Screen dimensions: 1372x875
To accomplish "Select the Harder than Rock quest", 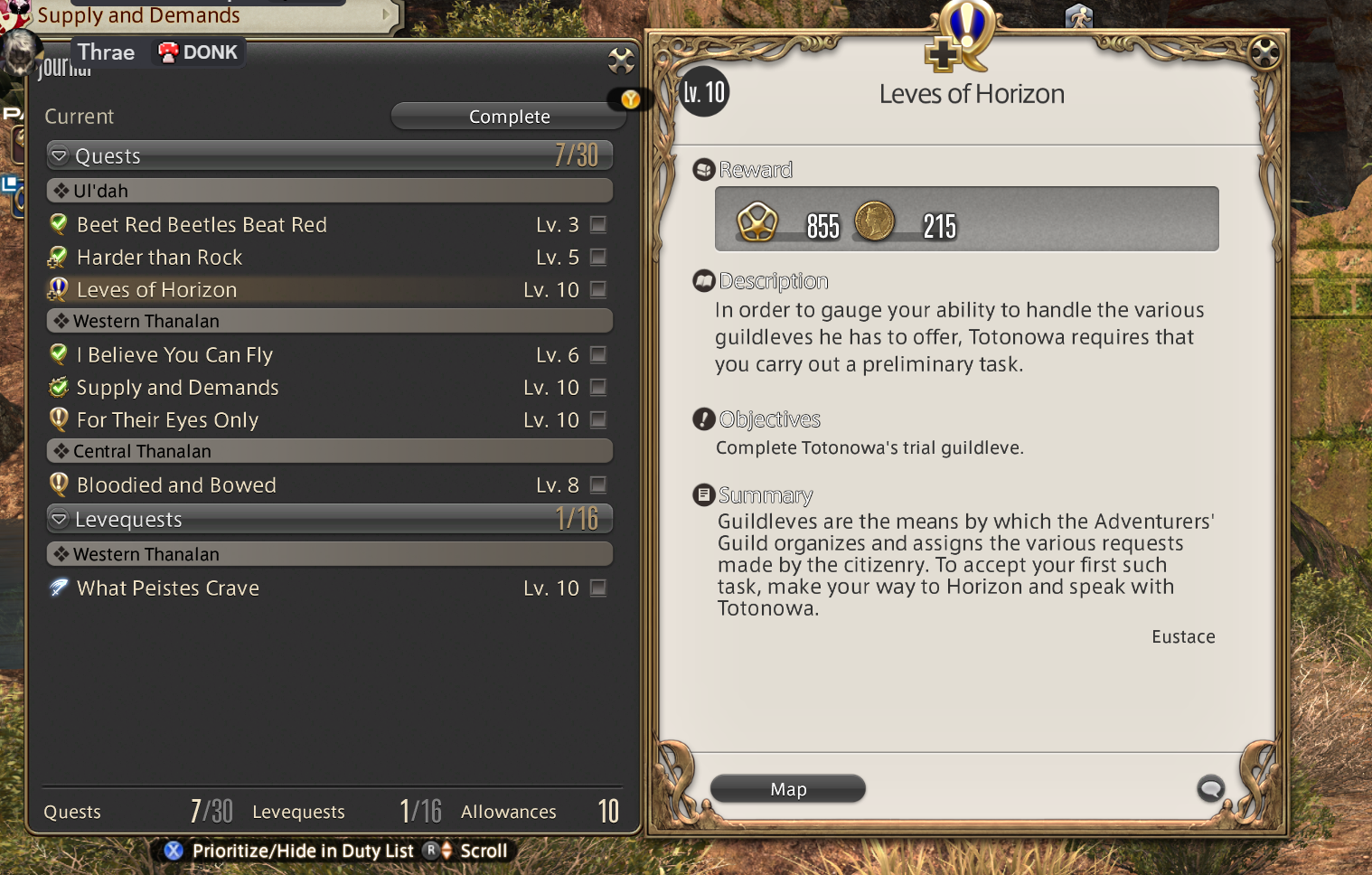I will click(160, 258).
